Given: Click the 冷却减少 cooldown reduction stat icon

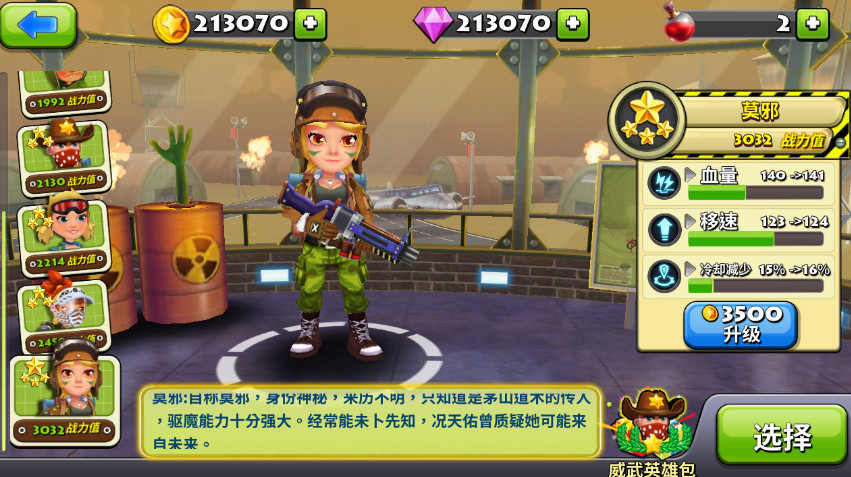Looking at the screenshot, I should 664,276.
